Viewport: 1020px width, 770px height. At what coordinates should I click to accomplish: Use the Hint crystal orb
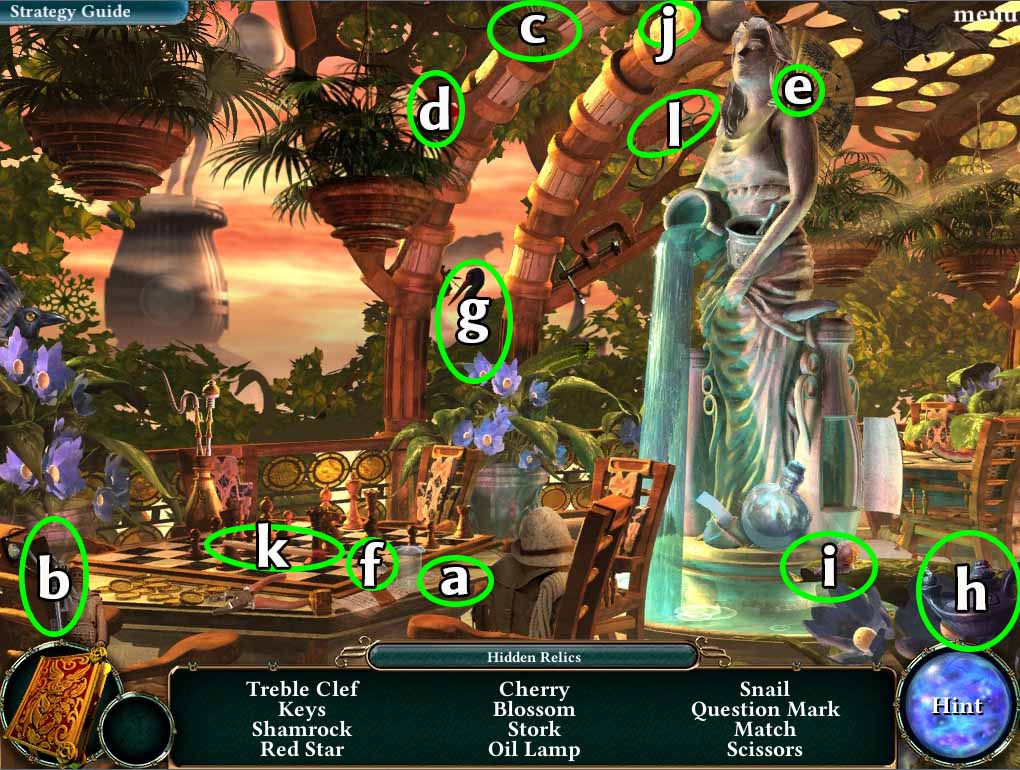pos(957,706)
